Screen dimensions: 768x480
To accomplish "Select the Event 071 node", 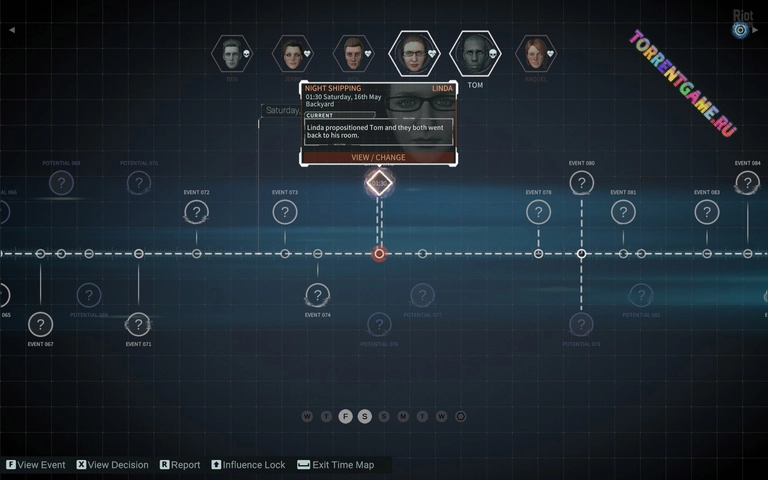I will (139, 324).
